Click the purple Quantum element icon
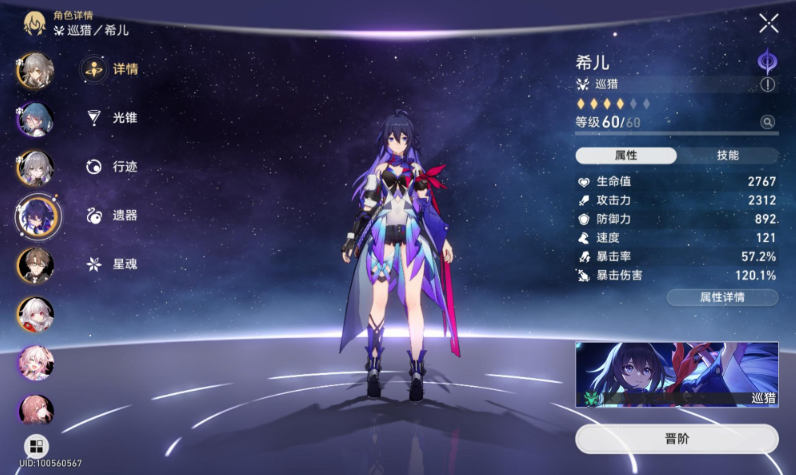Image resolution: width=796 pixels, height=475 pixels. coord(768,62)
